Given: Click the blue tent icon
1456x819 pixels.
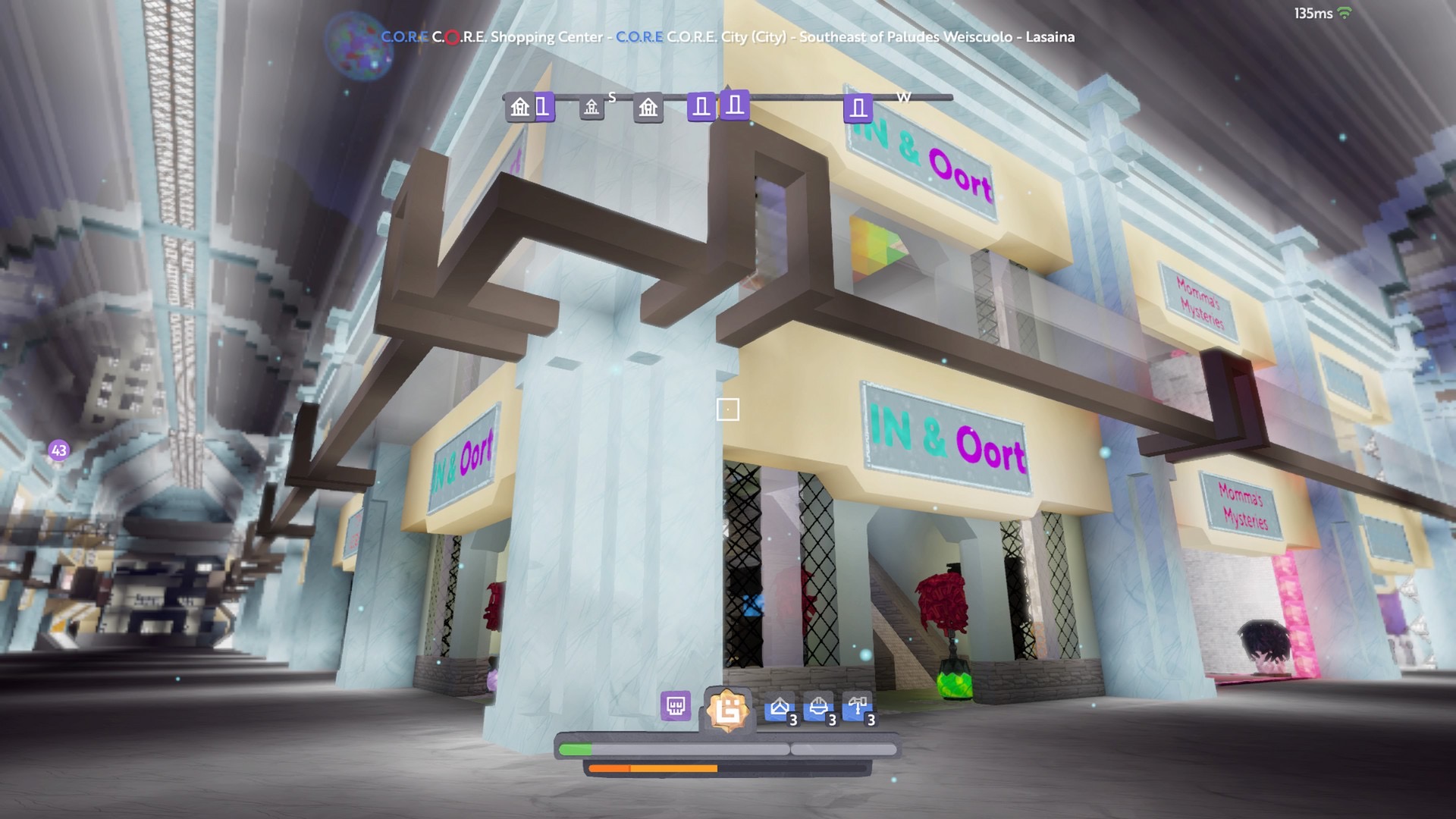Looking at the screenshot, I should (x=779, y=708).
